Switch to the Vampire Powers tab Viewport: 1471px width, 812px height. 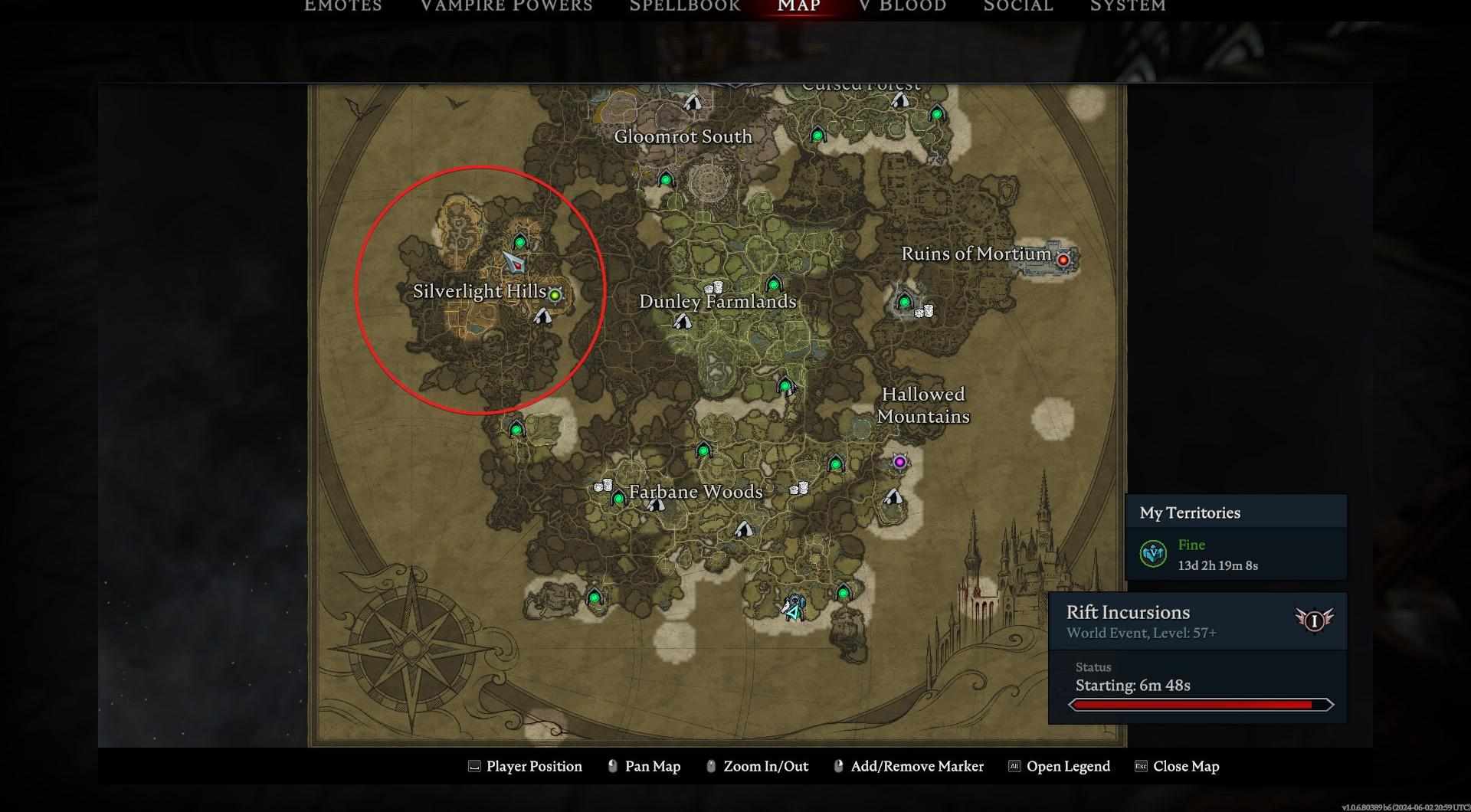point(506,6)
